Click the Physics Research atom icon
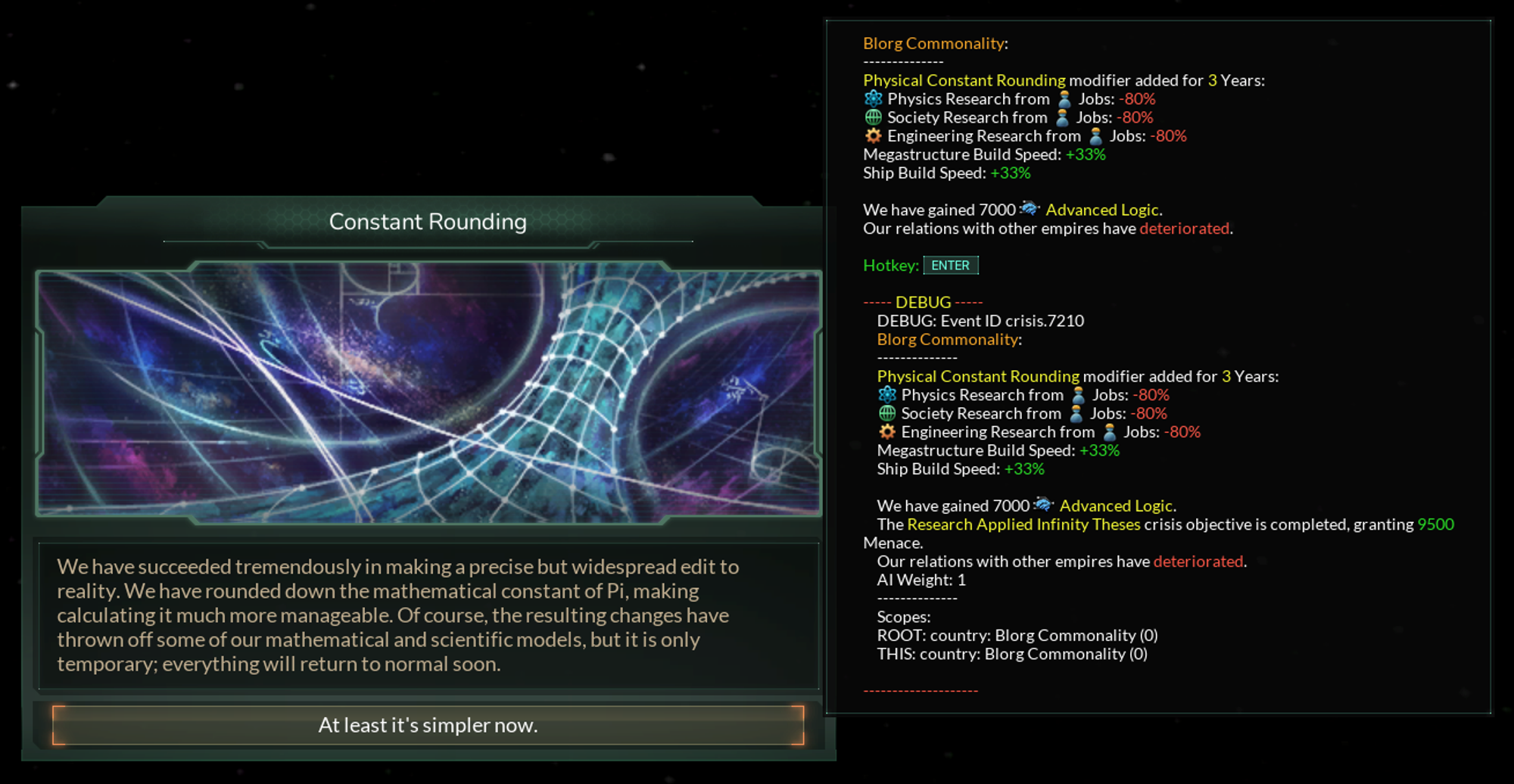 click(x=874, y=98)
